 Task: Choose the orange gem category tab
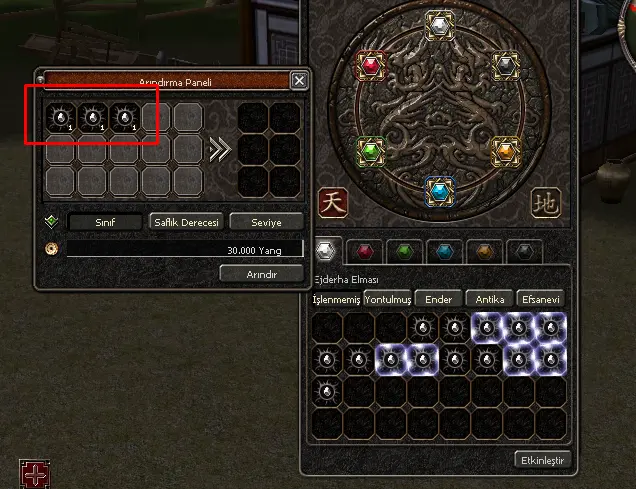coord(484,251)
